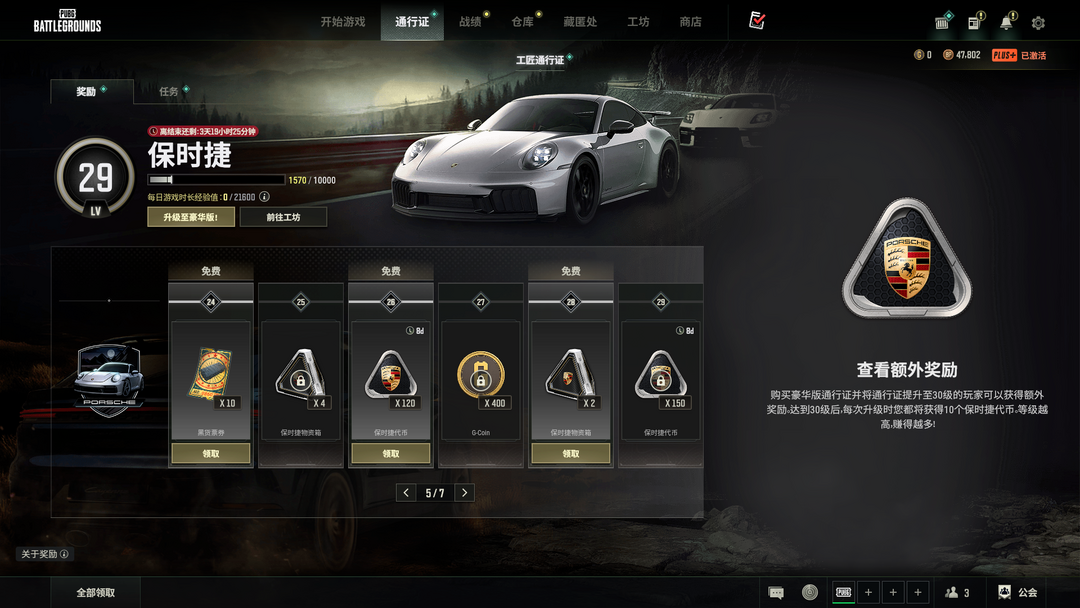Image resolution: width=1080 pixels, height=608 pixels.
Task: Select the 奖励 tab
Action: (87, 92)
